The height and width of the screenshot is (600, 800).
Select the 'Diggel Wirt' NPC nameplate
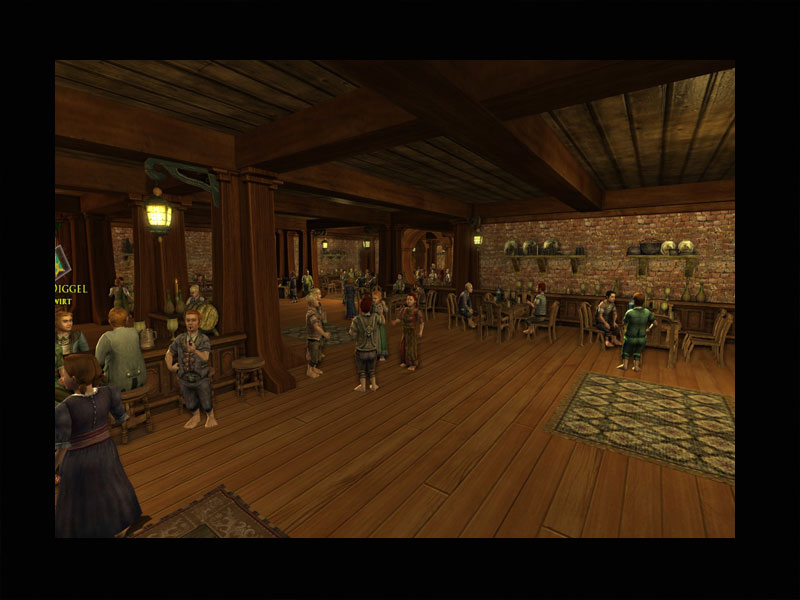(69, 291)
